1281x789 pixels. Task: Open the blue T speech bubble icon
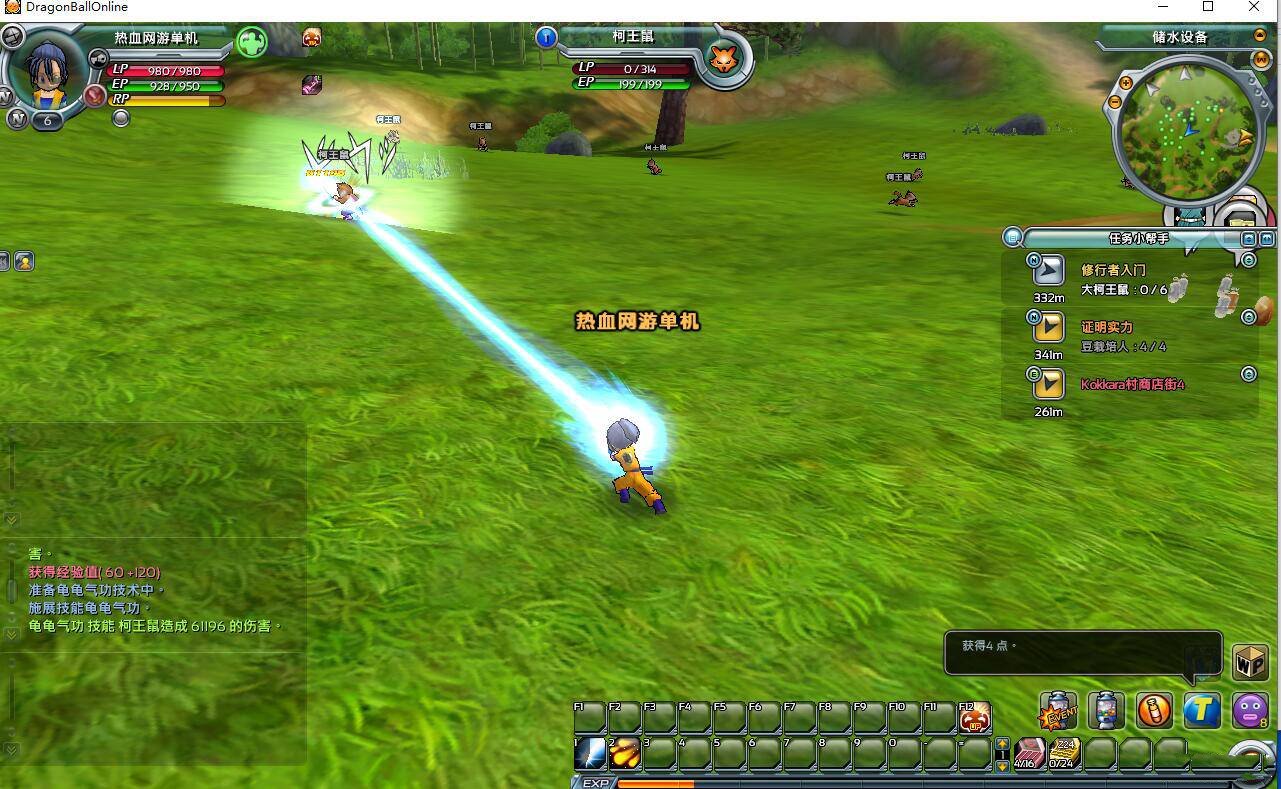tap(1202, 711)
